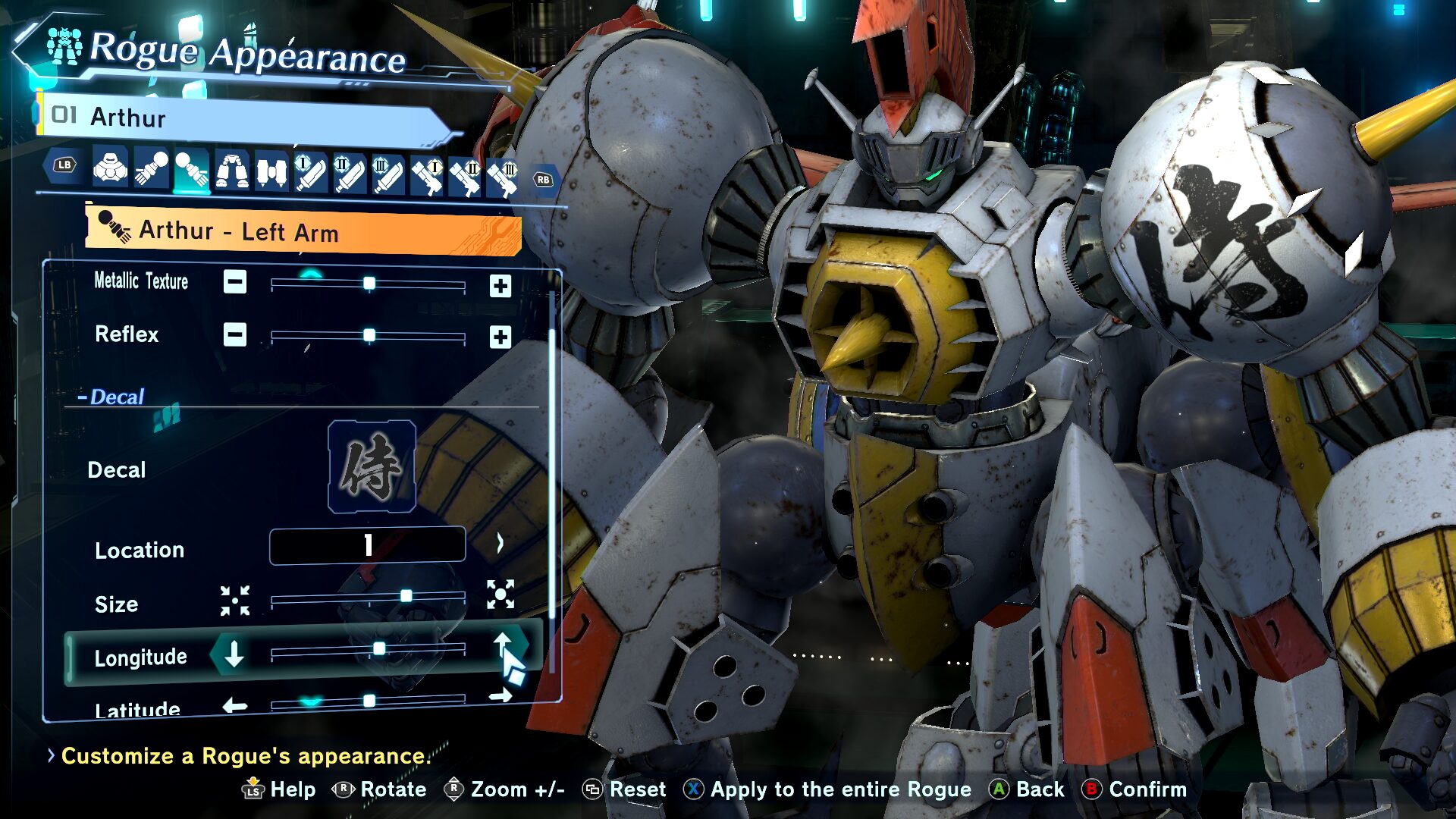This screenshot has width=1456, height=819.
Task: Decrease Metallic Texture with the minus button
Action: point(235,282)
